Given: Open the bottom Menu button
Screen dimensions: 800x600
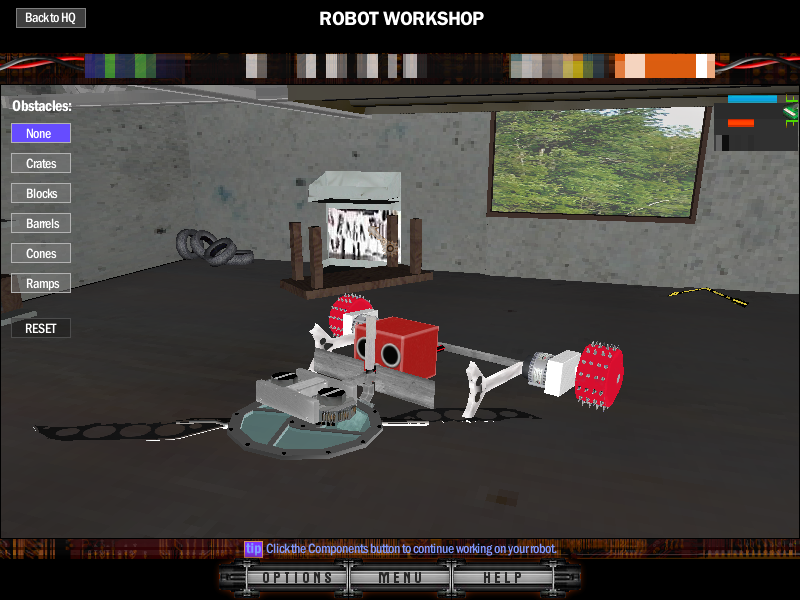Looking at the screenshot, I should [x=400, y=578].
